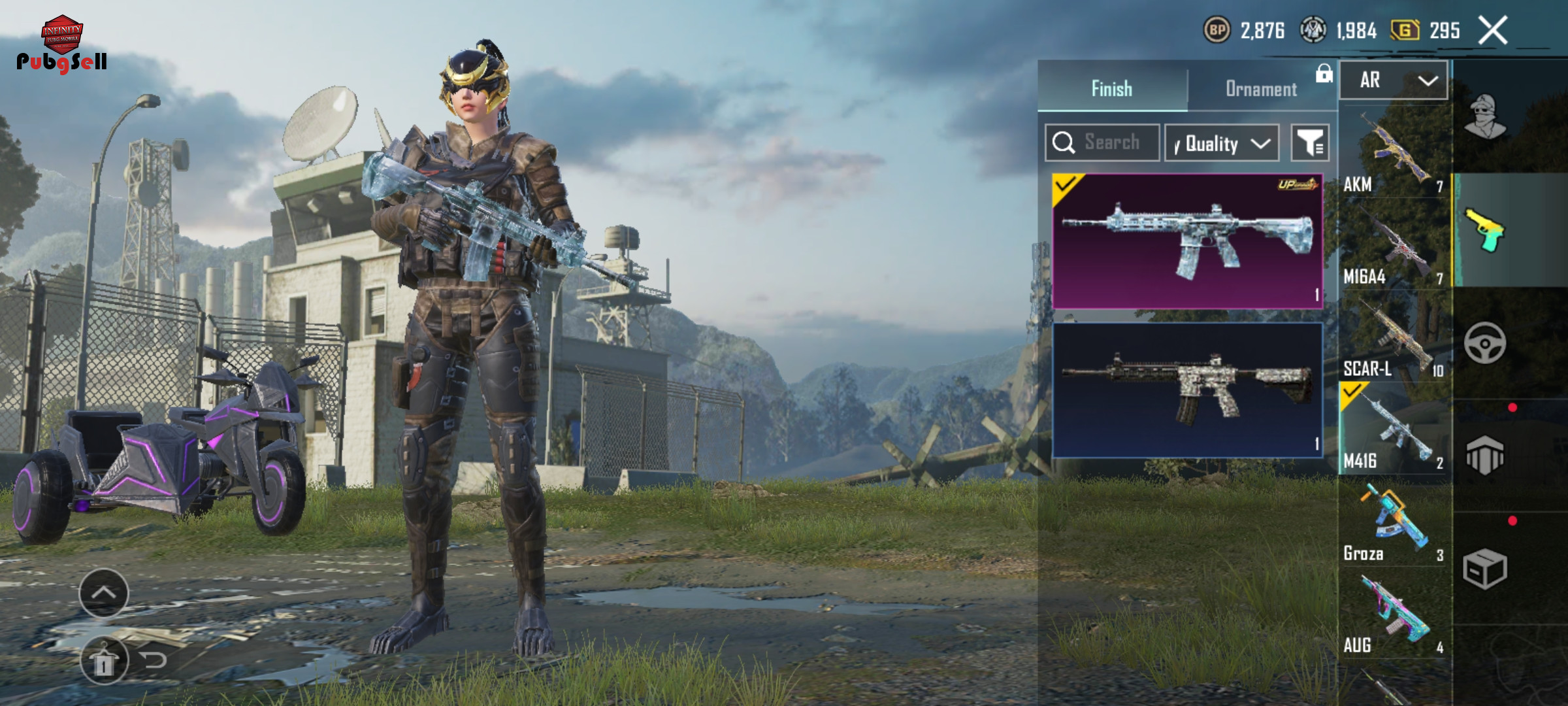Select AKM in the weapon list
The height and width of the screenshot is (706, 1568).
click(1394, 153)
